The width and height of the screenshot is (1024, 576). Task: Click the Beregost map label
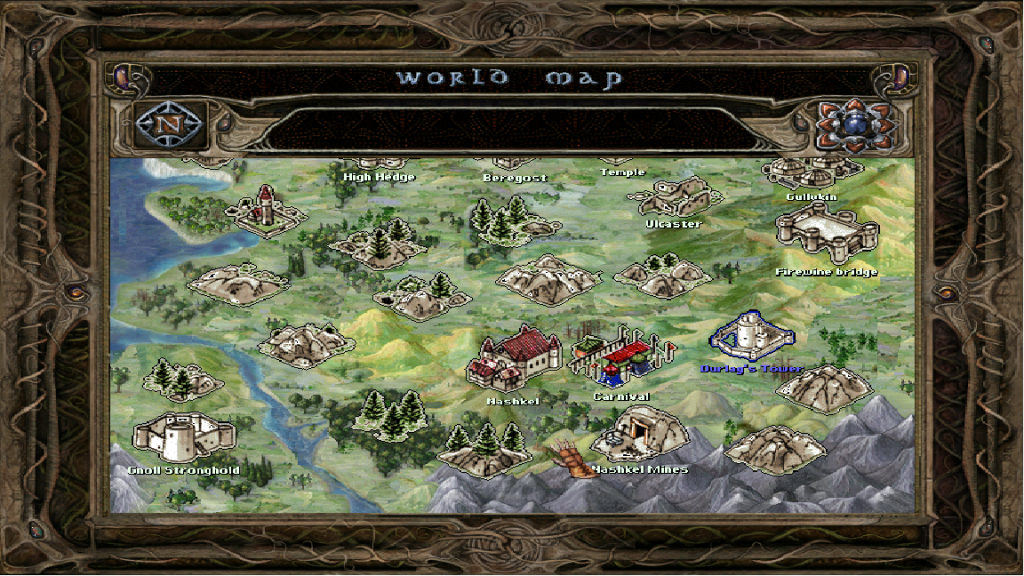coord(515,178)
